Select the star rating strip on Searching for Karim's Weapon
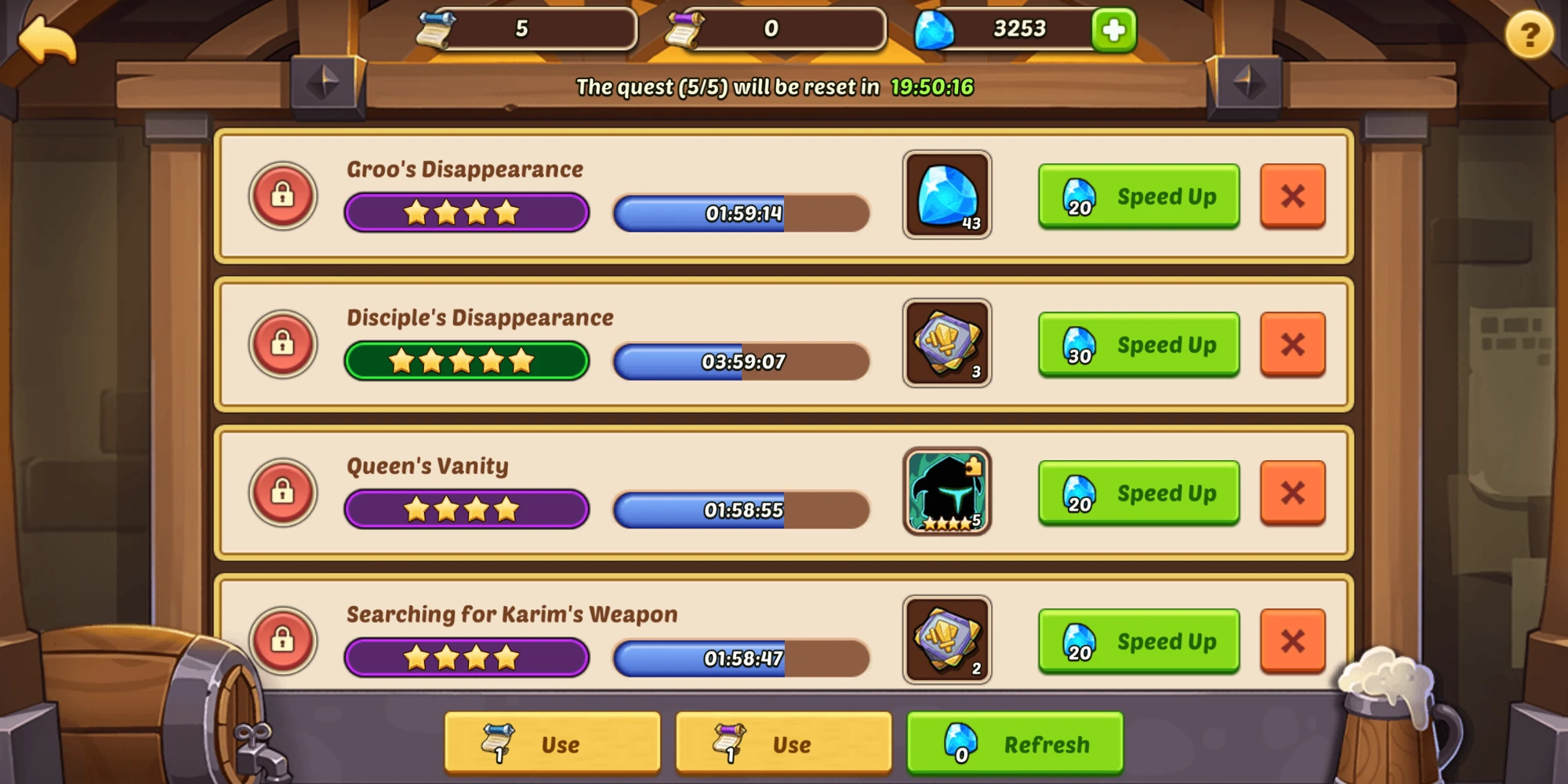Viewport: 1568px width, 784px height. pyautogui.click(x=467, y=657)
